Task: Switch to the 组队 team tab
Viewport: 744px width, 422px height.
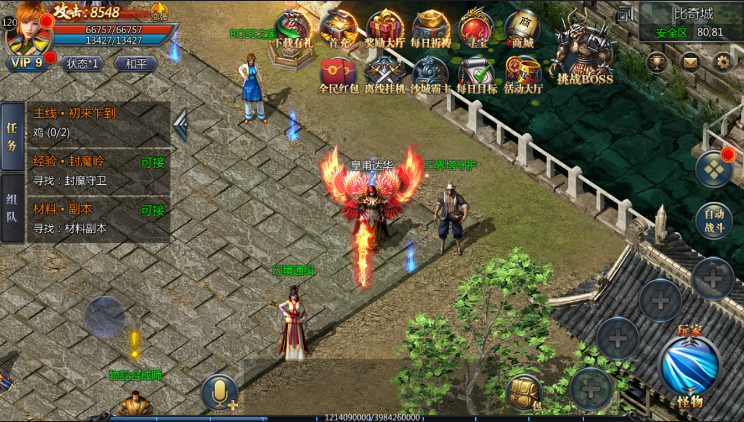Action: [x=13, y=208]
